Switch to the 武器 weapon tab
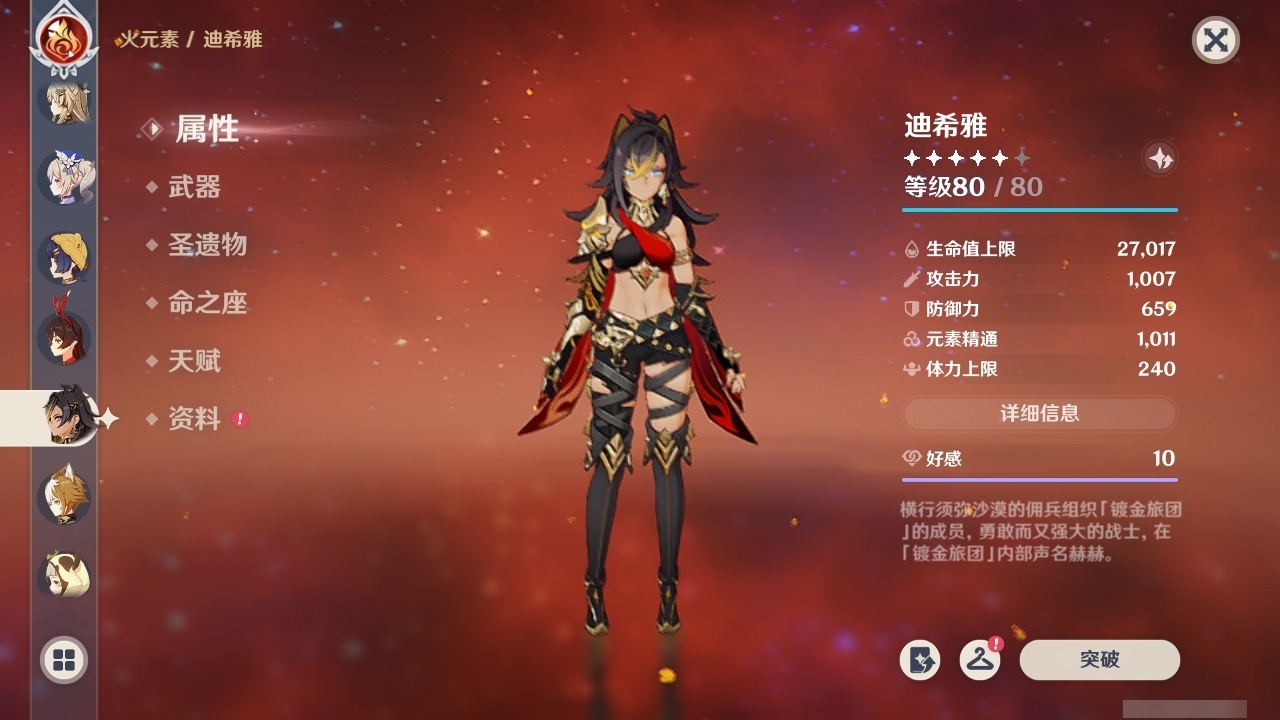1280x720 pixels. [x=194, y=188]
